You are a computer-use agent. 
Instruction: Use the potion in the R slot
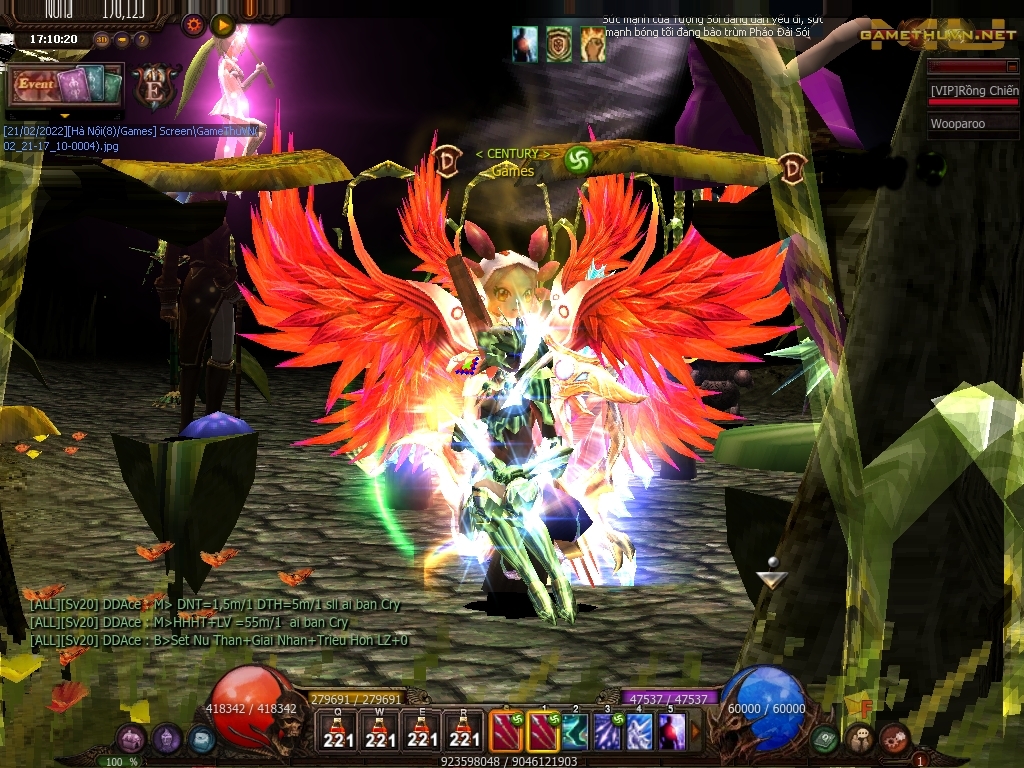[x=464, y=731]
